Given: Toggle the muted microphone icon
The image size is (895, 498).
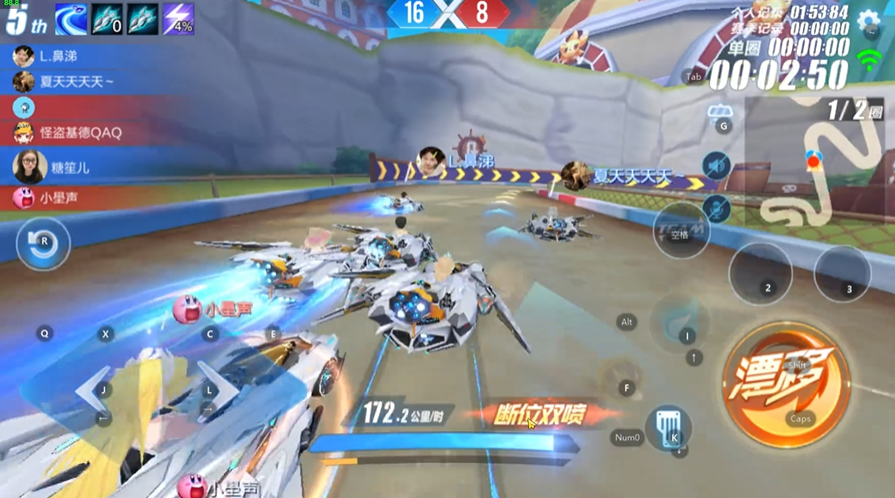Looking at the screenshot, I should click(715, 208).
